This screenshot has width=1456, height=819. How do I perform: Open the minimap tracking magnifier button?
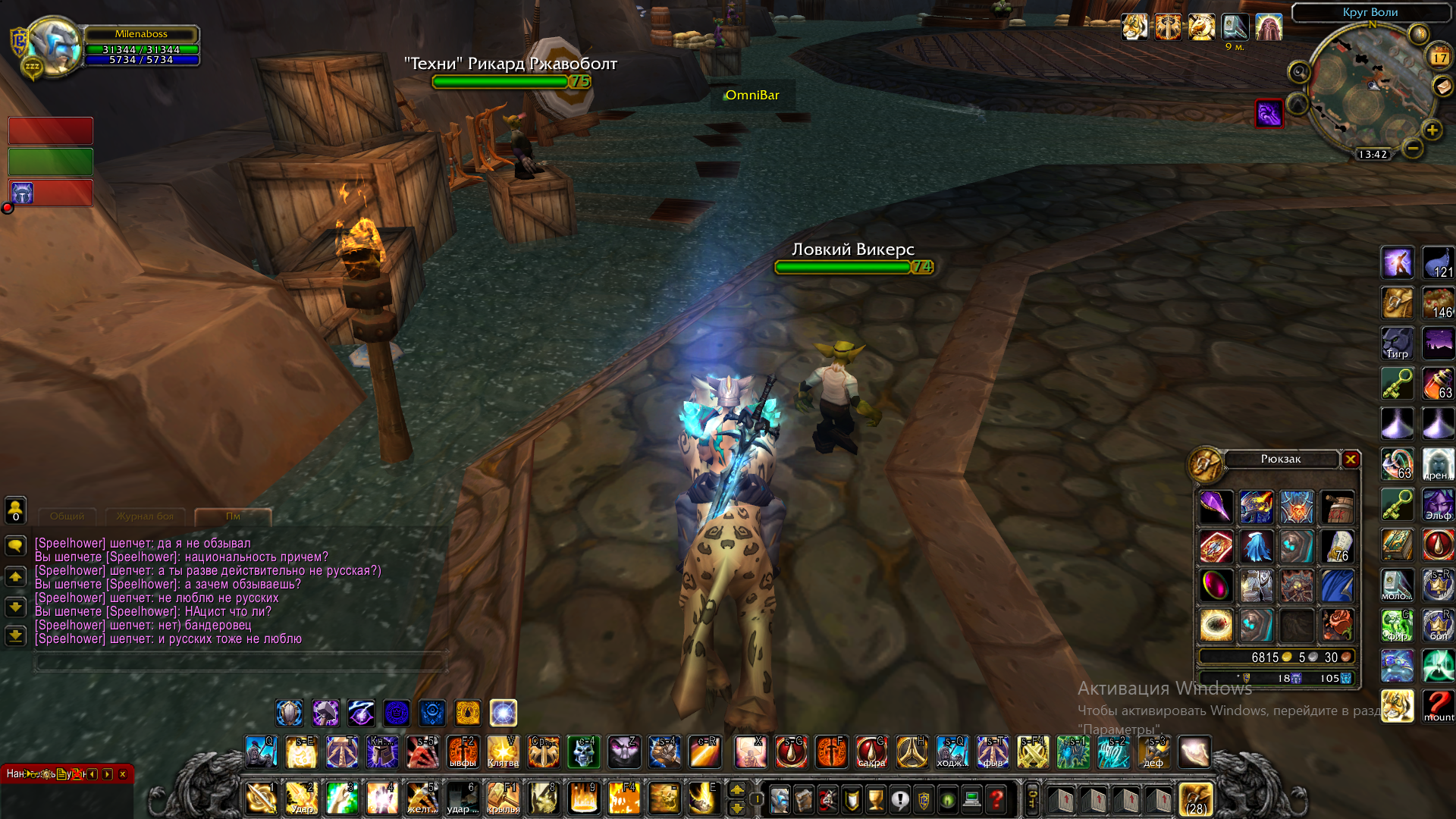[1299, 72]
